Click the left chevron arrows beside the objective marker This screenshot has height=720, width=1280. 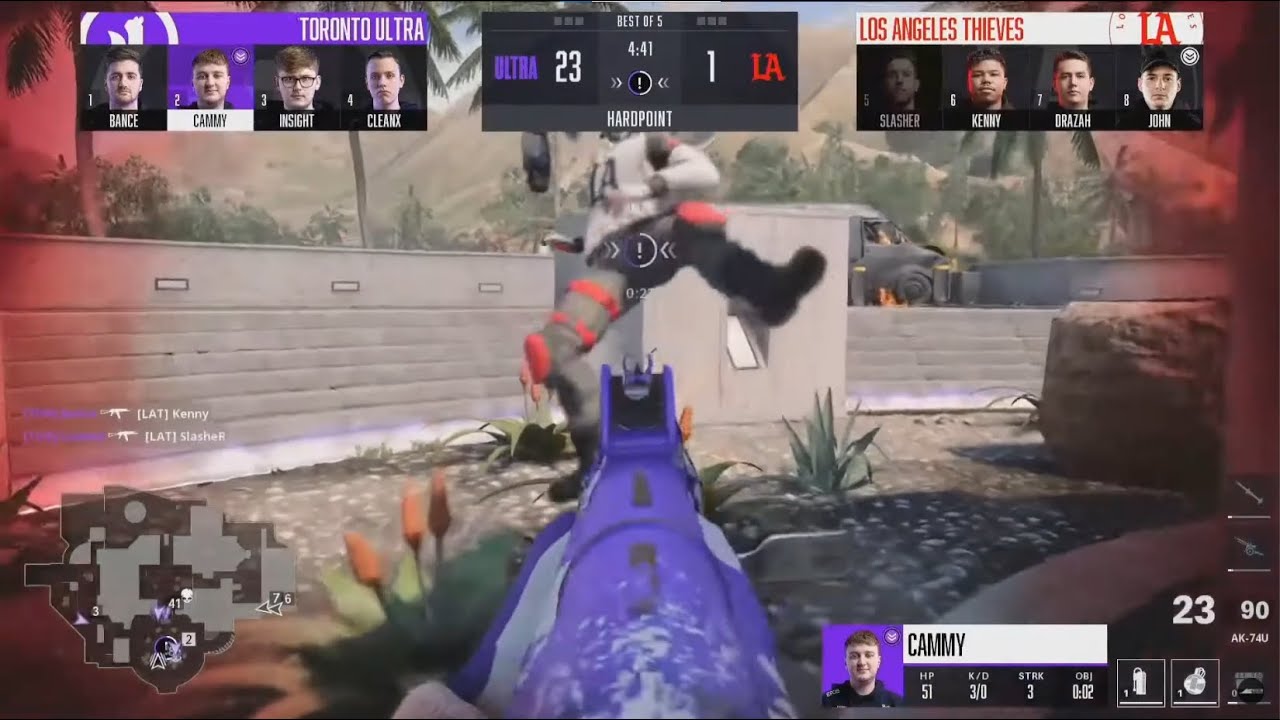tap(614, 250)
